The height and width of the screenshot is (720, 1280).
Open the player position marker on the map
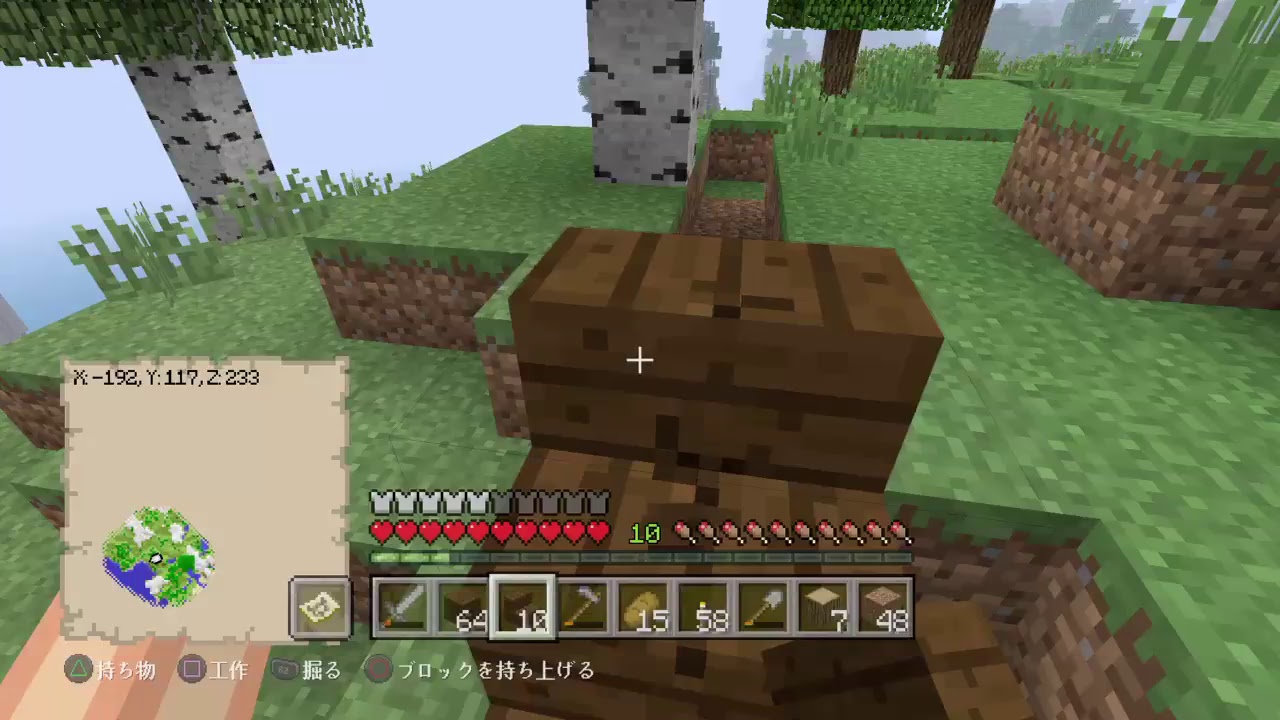pyautogui.click(x=157, y=560)
